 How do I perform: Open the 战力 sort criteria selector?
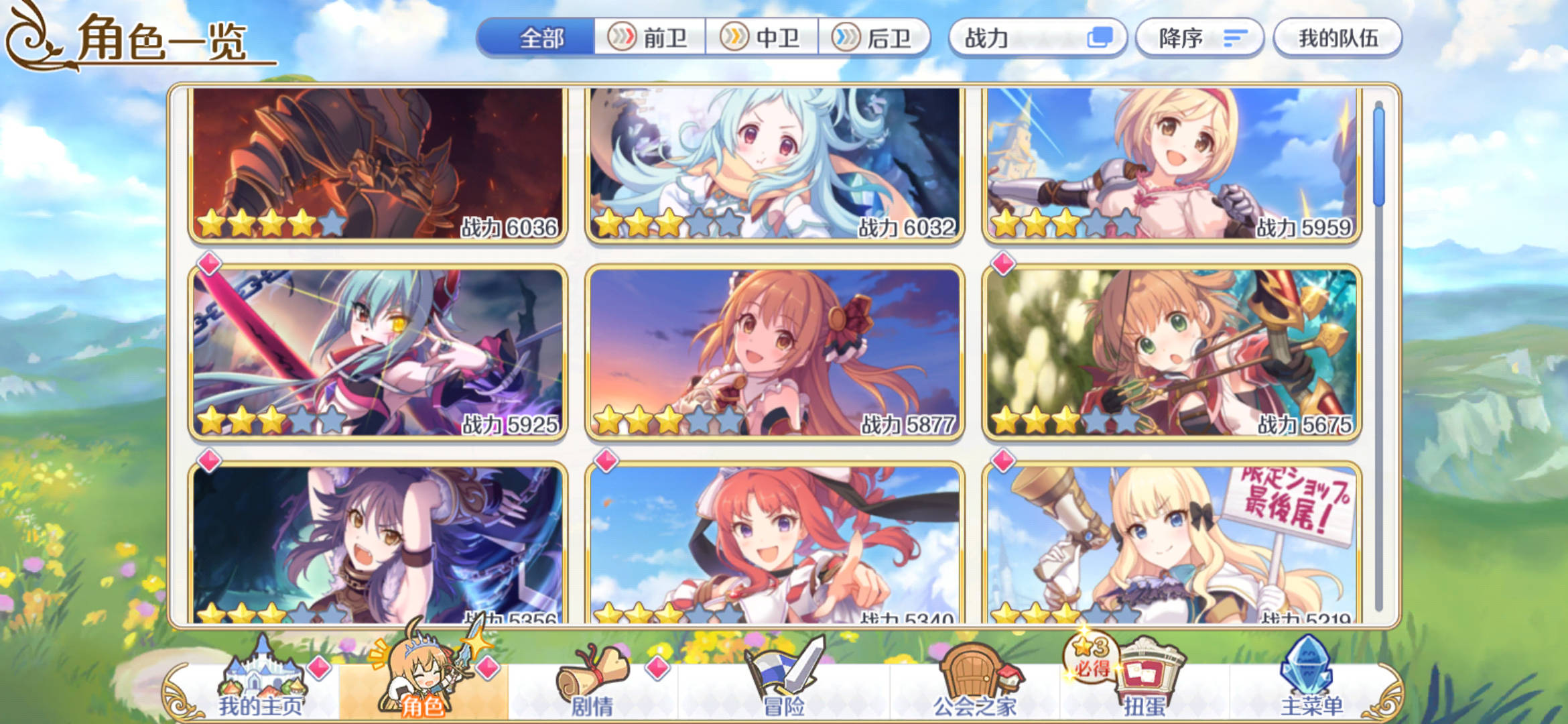coord(1037,38)
